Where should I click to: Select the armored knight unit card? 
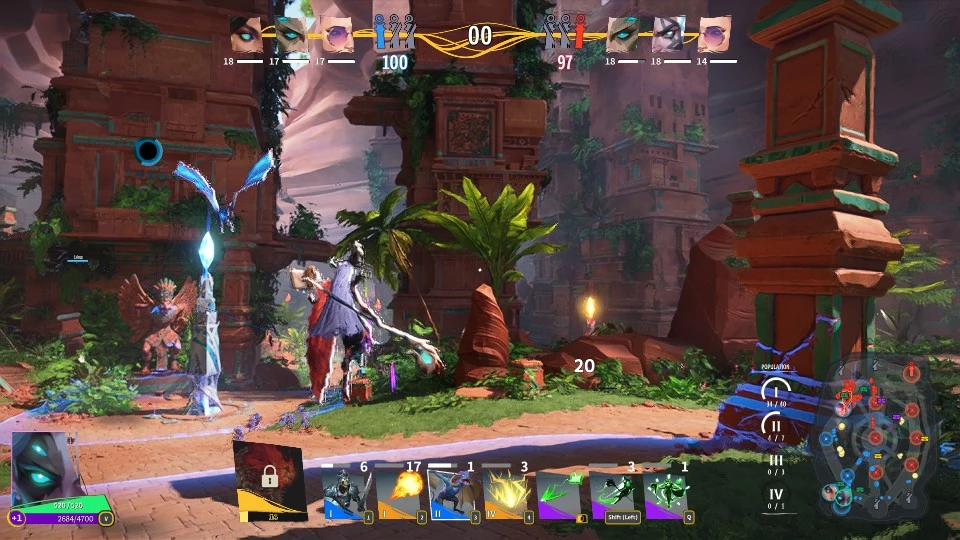click(347, 495)
